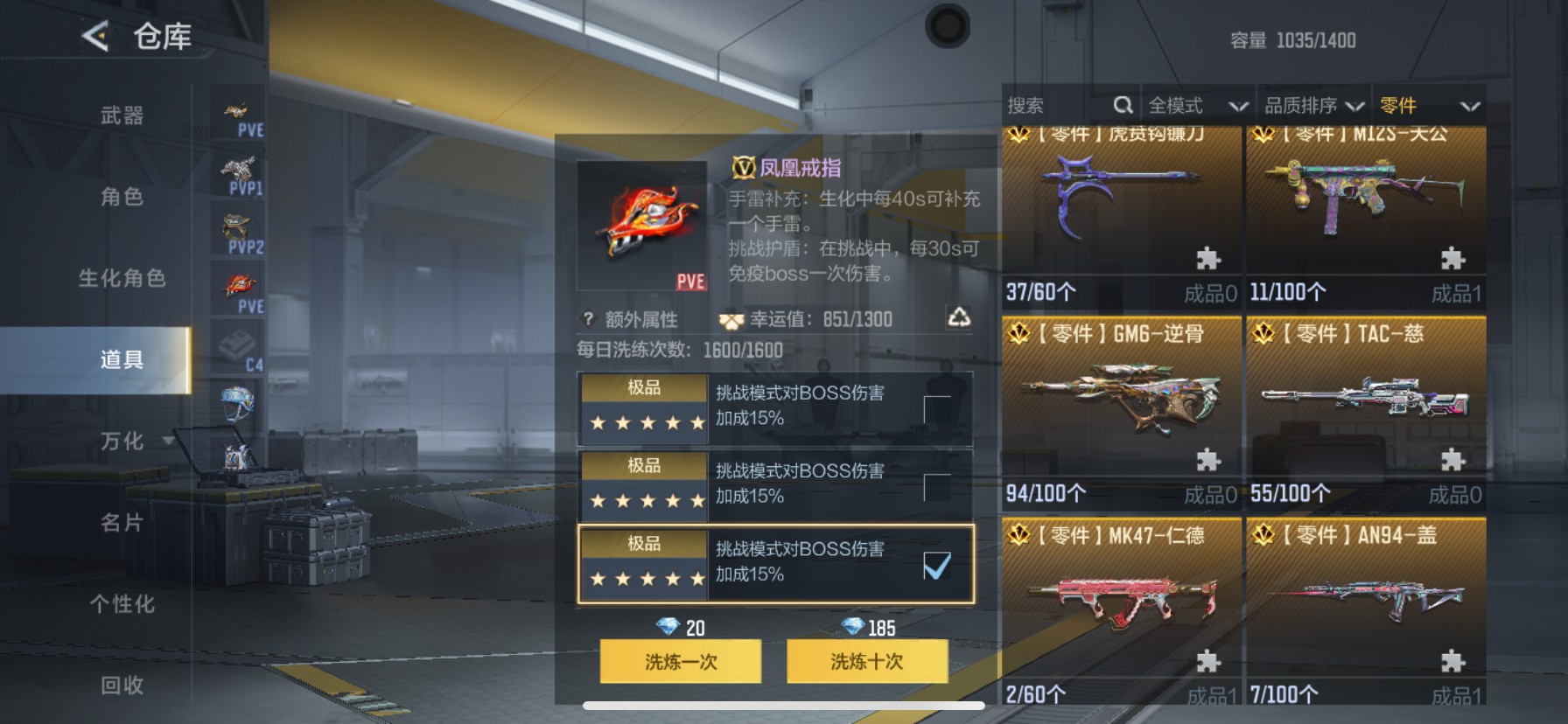Switch to the 武器 tab
This screenshot has width=1568, height=724.
tap(120, 115)
